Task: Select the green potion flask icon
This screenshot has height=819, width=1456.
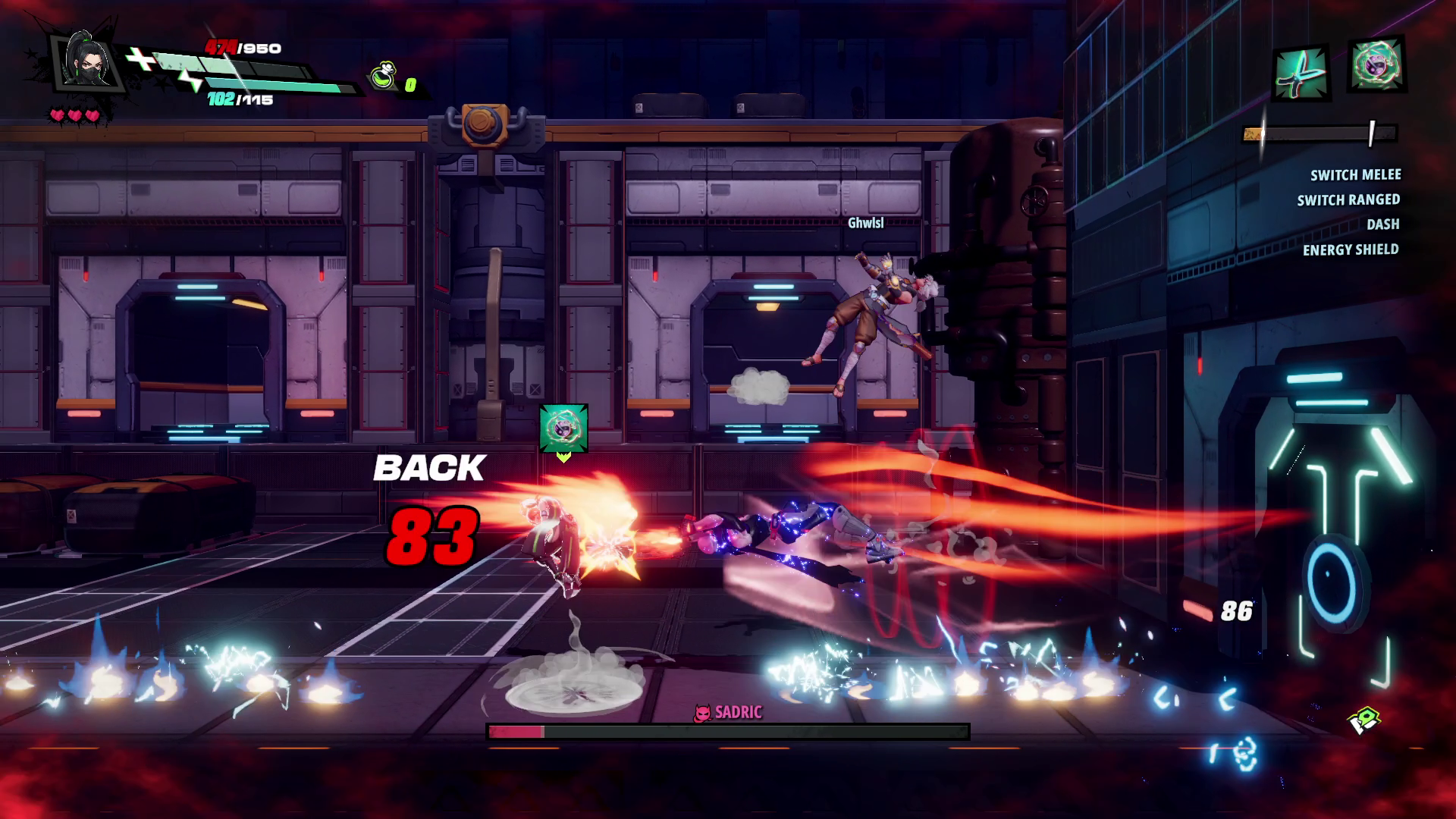Action: [384, 77]
